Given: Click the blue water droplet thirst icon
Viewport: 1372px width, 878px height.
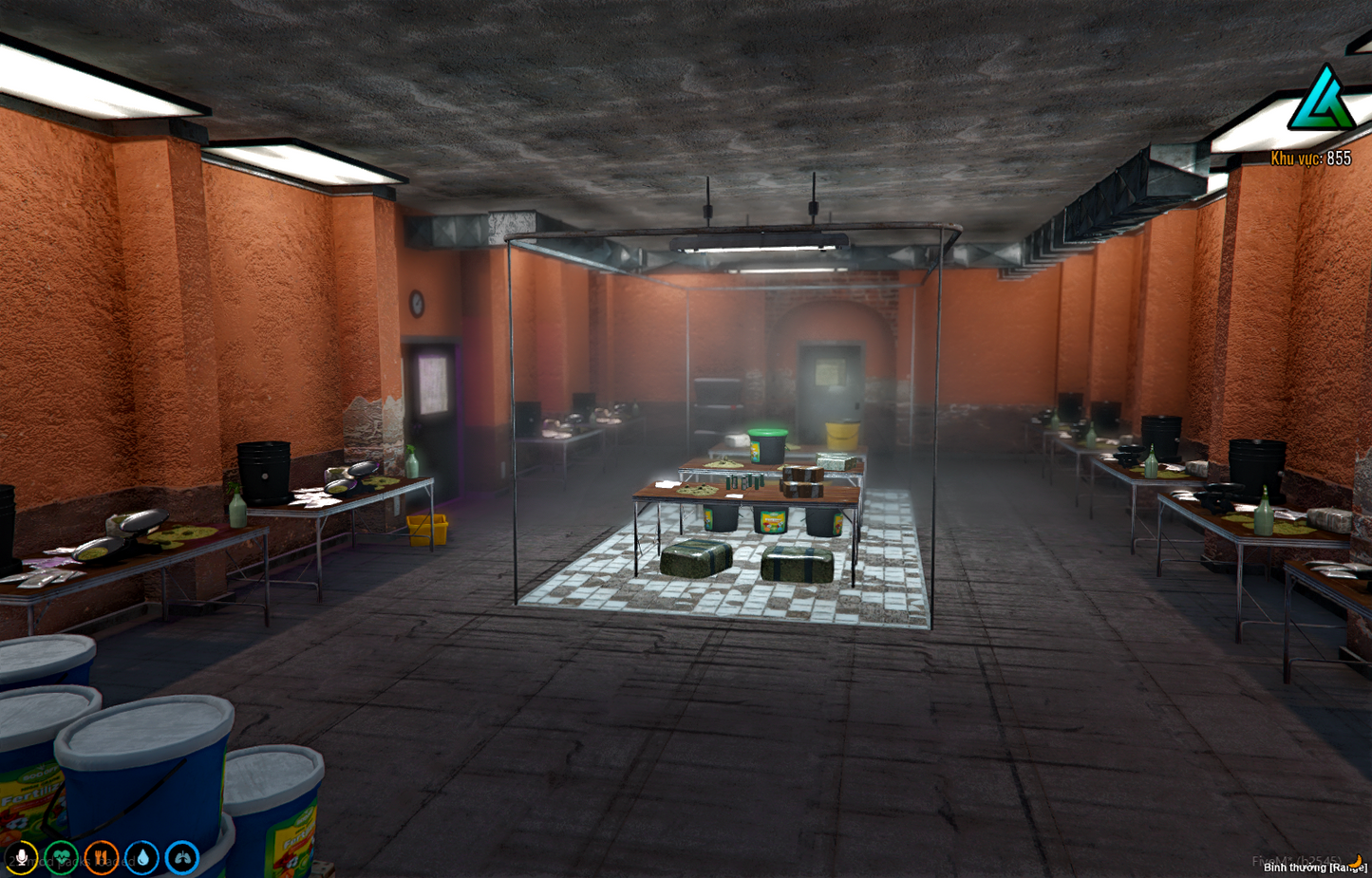Looking at the screenshot, I should pos(141,856).
